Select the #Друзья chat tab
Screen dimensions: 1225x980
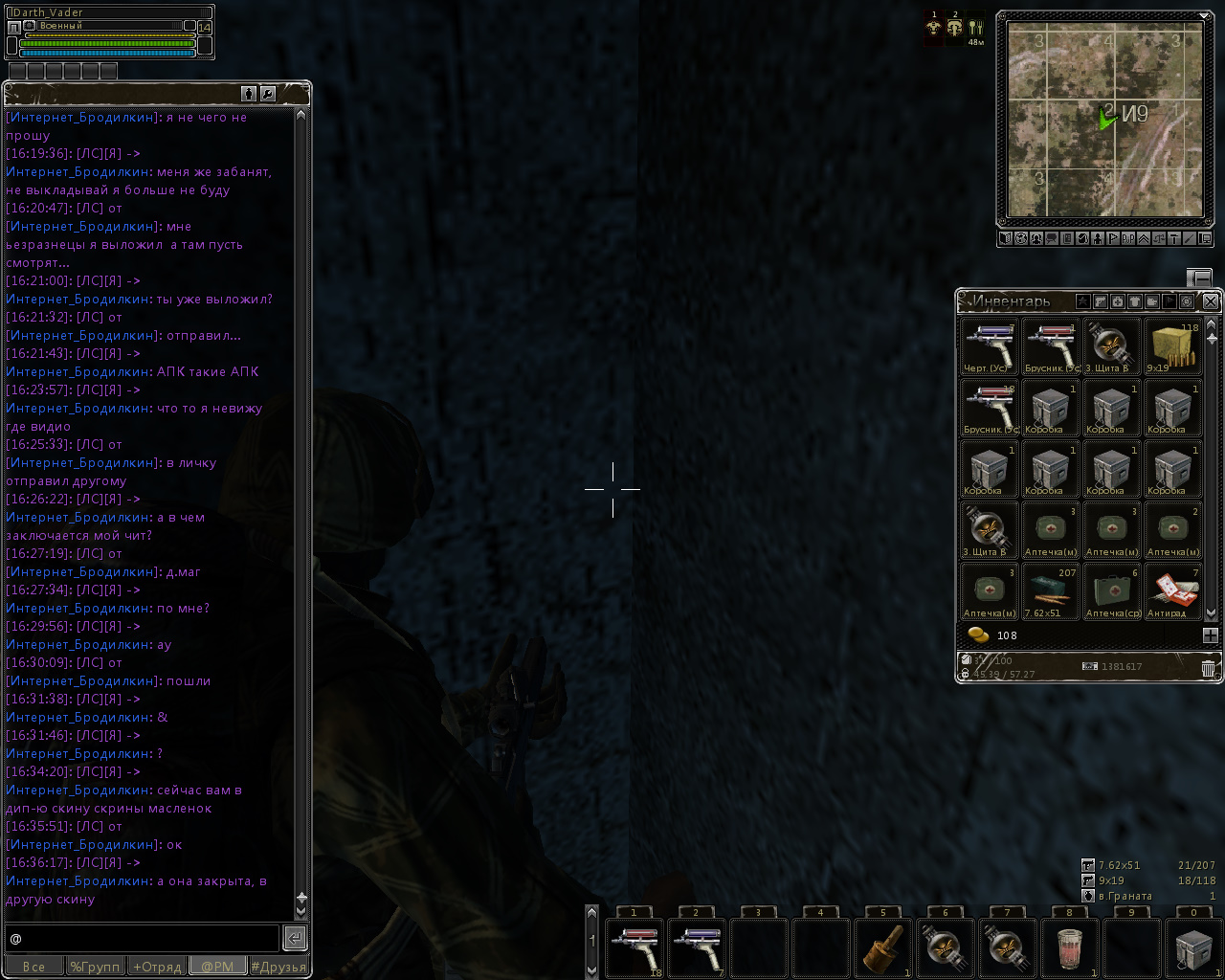pos(278,967)
